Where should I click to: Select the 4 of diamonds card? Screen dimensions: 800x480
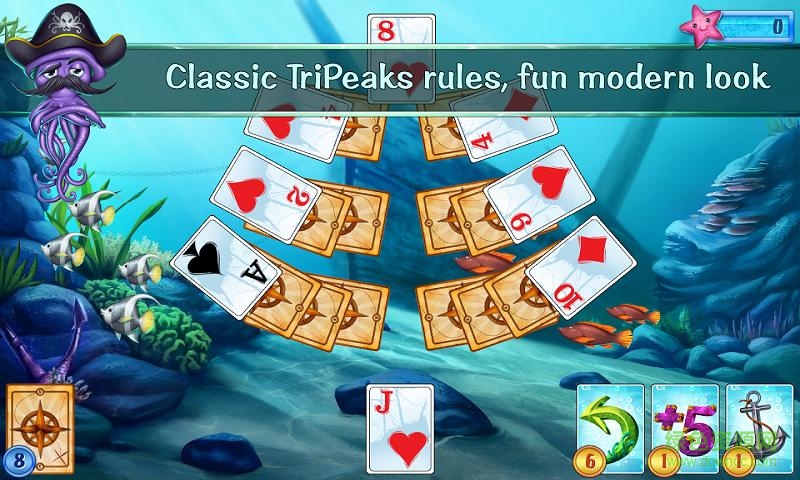coord(500,123)
